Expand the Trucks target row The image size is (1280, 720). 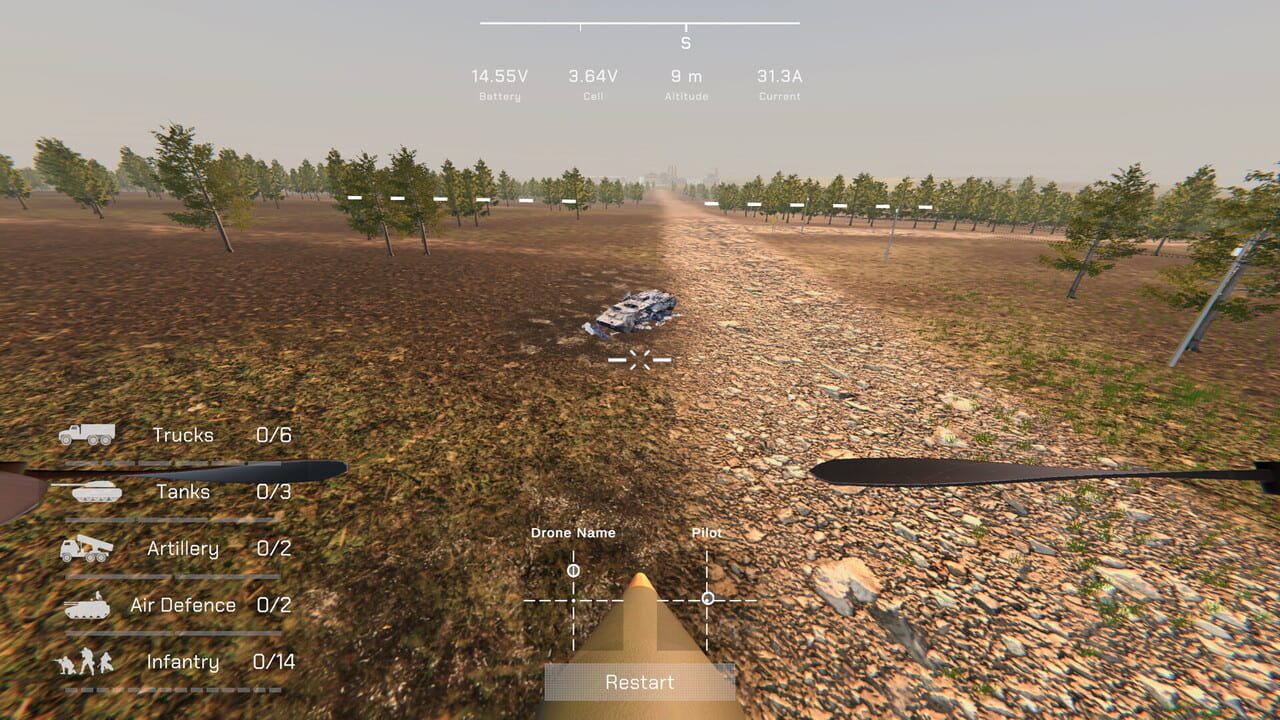tap(181, 435)
